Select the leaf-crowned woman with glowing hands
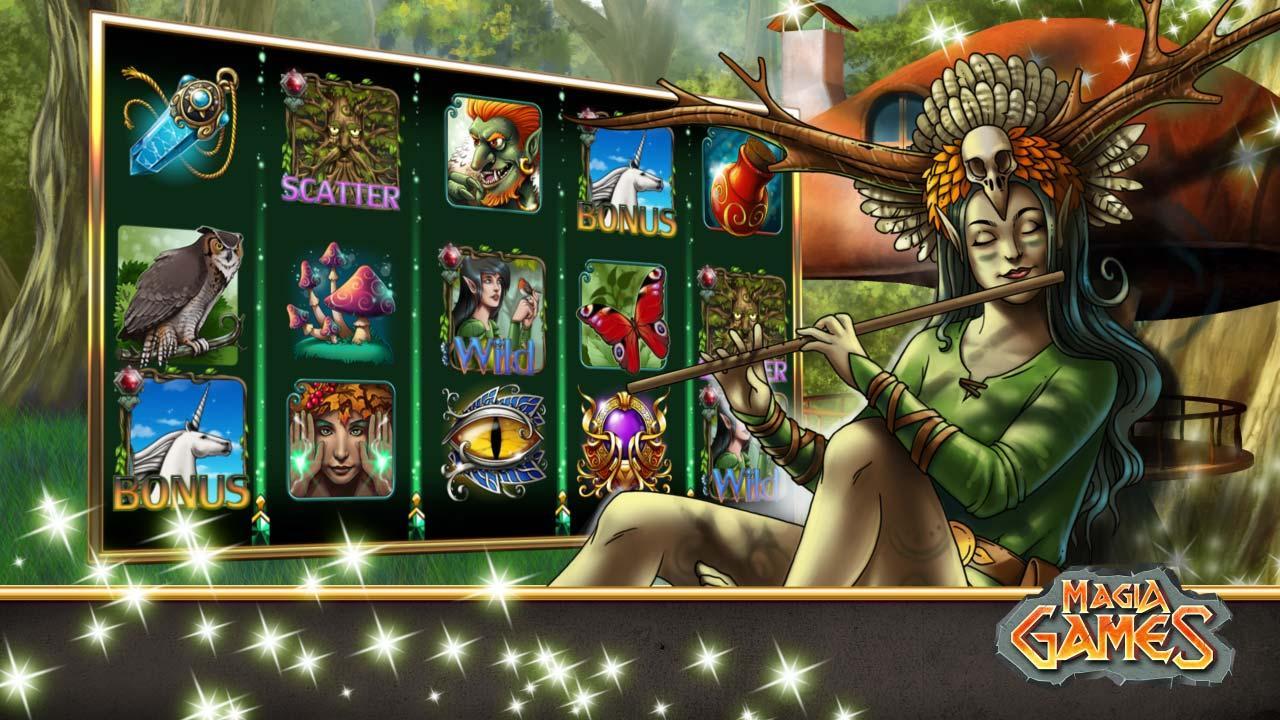Viewport: 1280px width, 720px height. coord(339,438)
